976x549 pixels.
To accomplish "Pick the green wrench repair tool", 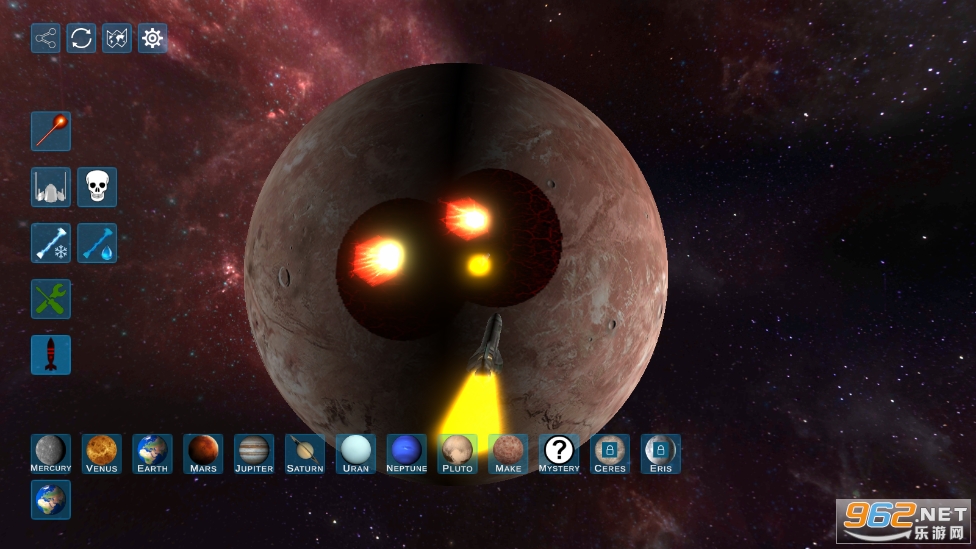I will coord(51,299).
